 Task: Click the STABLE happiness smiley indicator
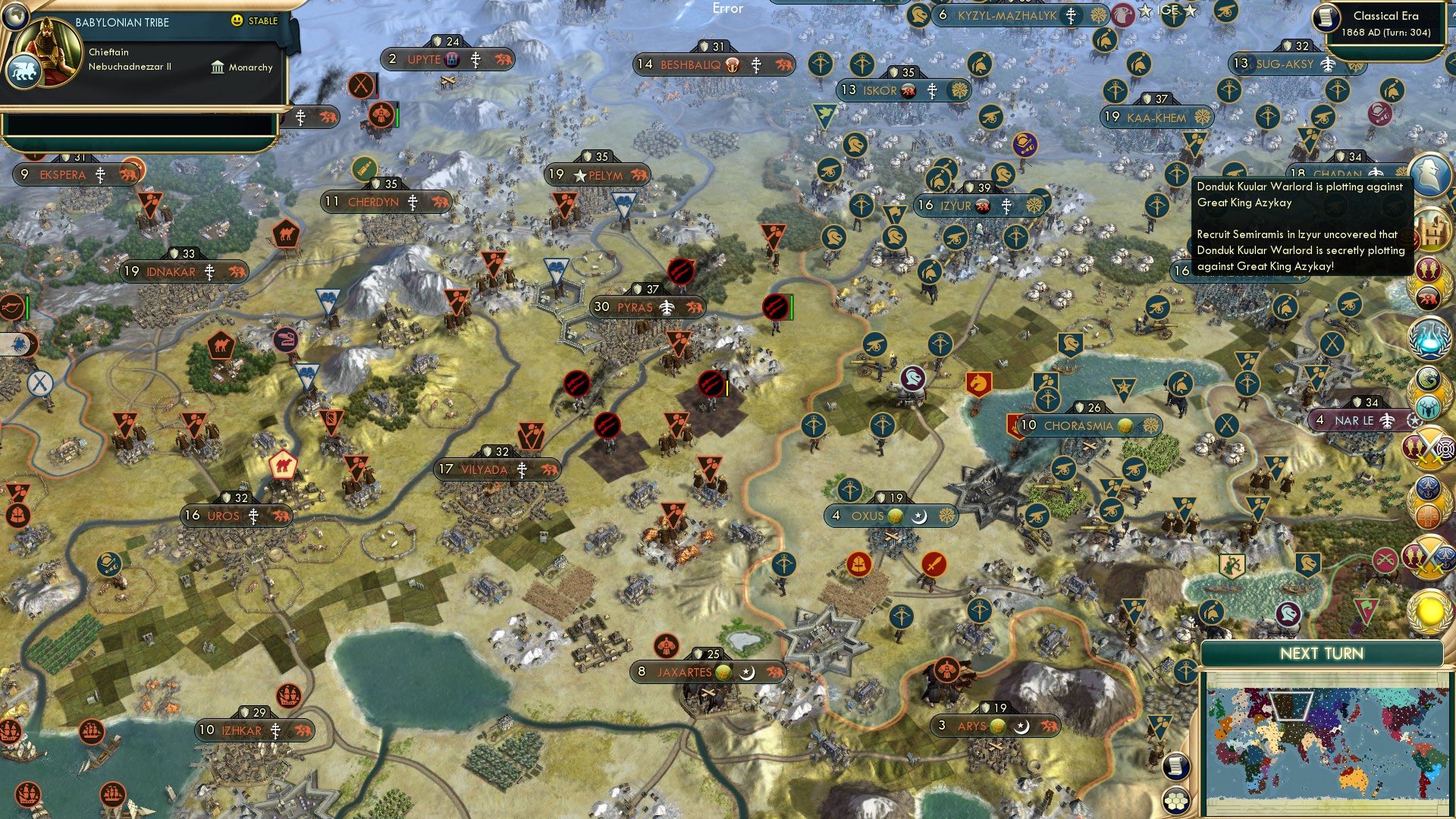tap(236, 21)
